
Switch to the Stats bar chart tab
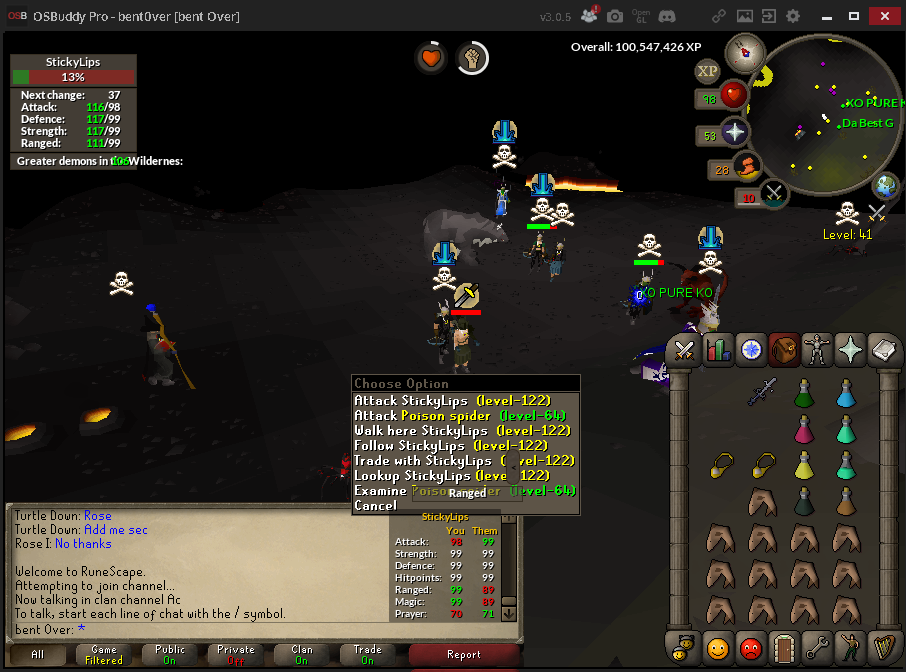[717, 350]
